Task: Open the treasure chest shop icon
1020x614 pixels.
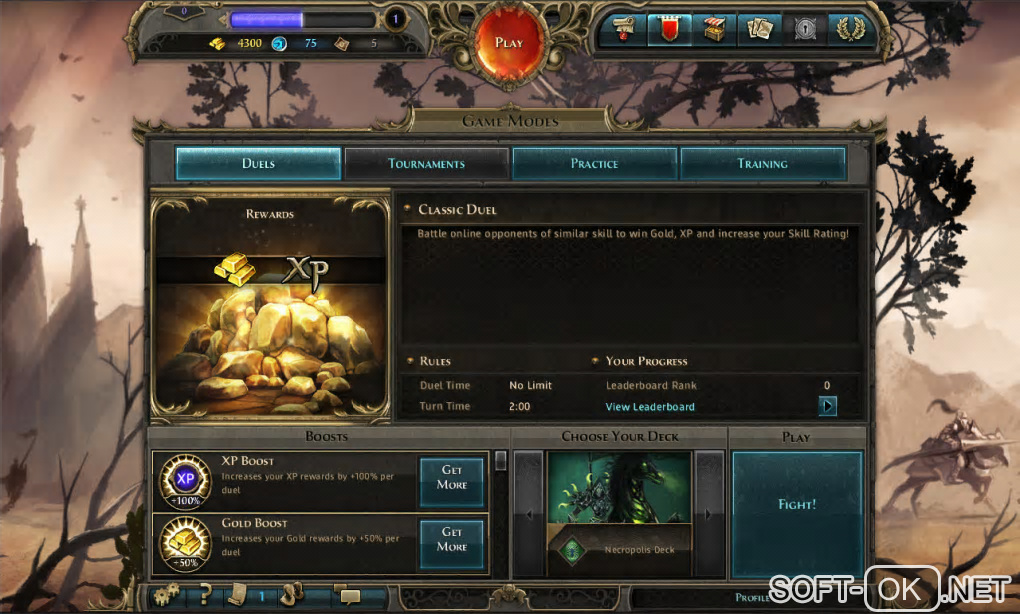Action: point(713,30)
